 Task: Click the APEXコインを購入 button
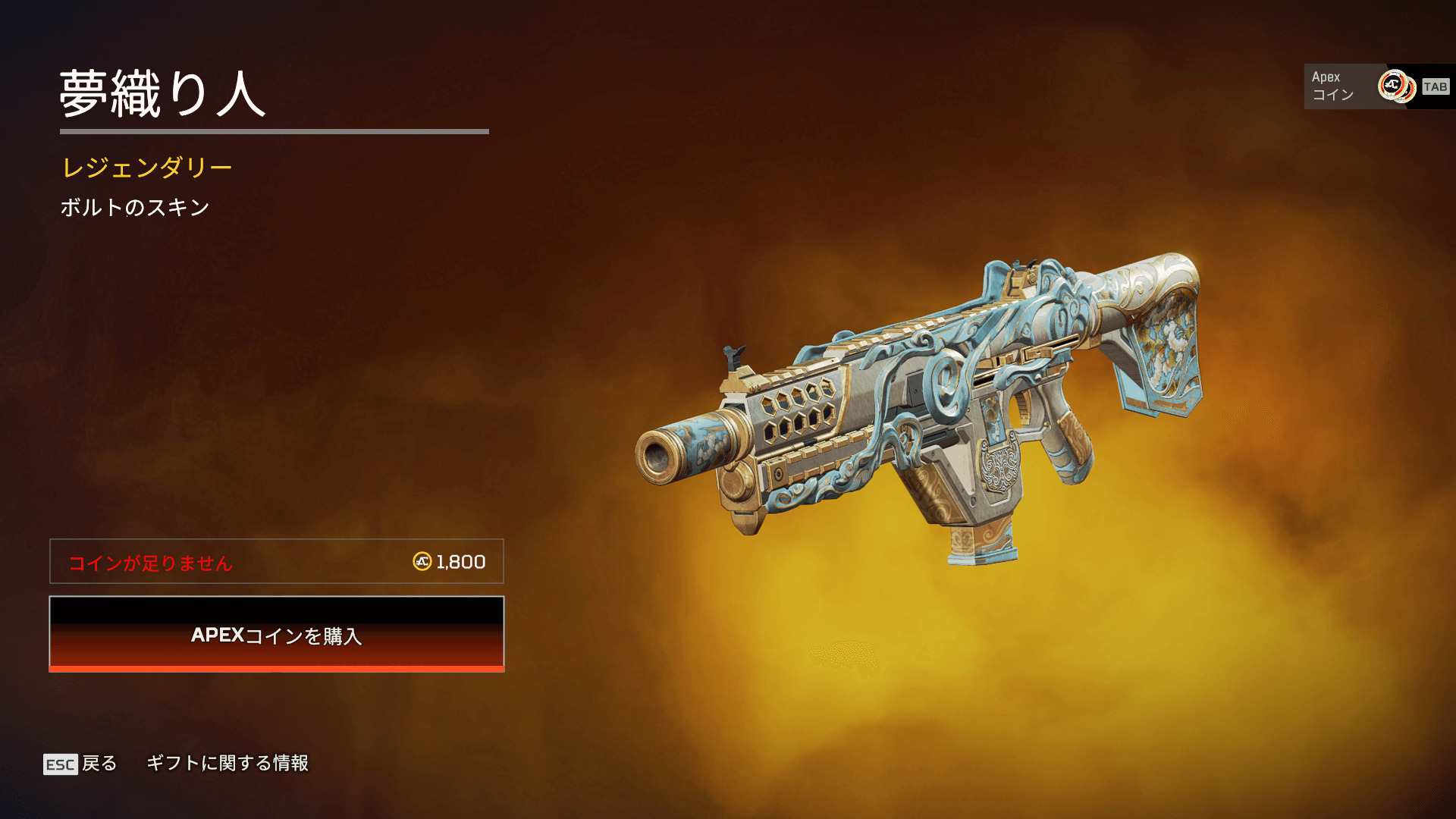click(x=277, y=634)
